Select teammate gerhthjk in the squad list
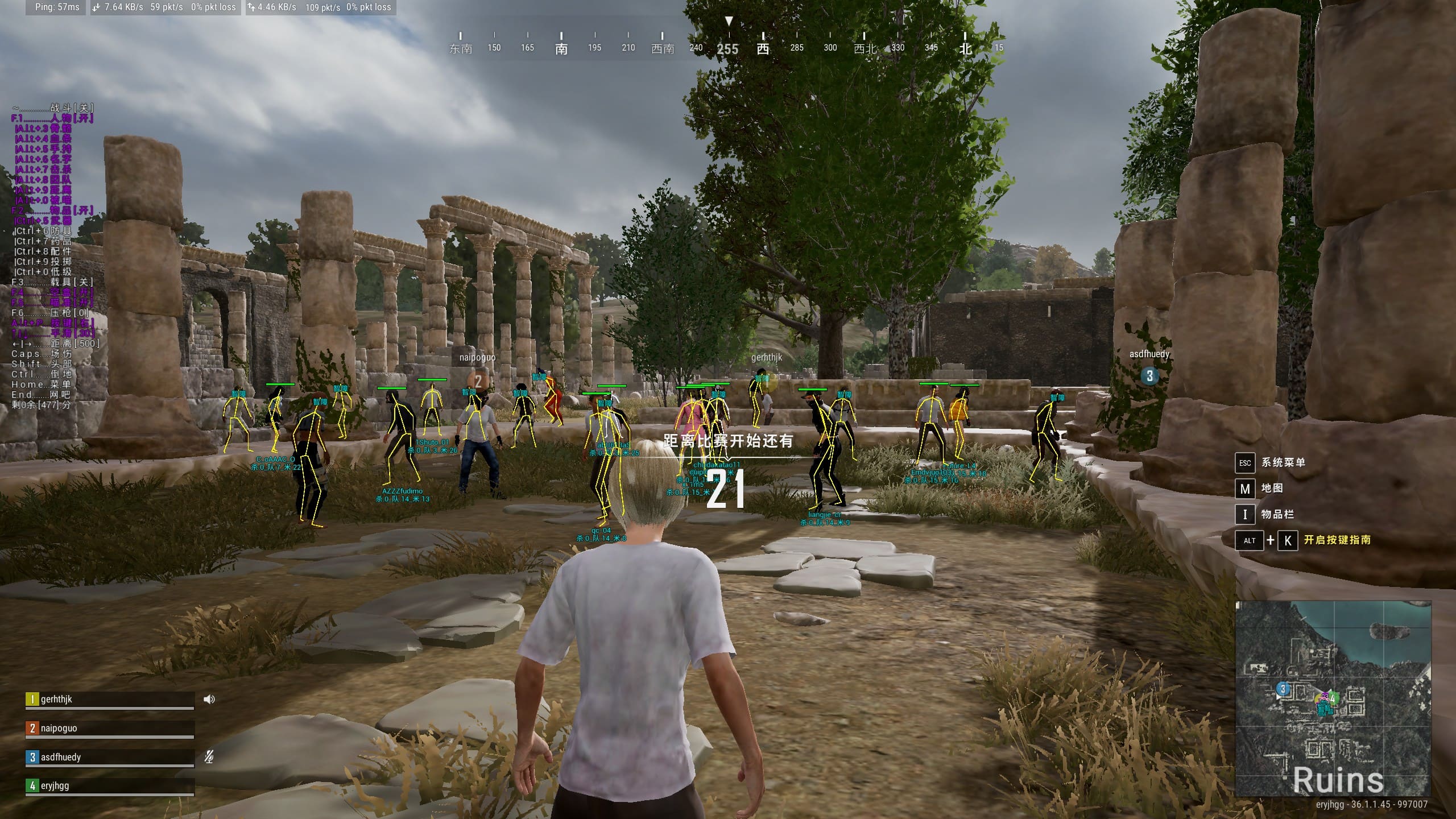Viewport: 1456px width, 819px height. pyautogui.click(x=109, y=700)
